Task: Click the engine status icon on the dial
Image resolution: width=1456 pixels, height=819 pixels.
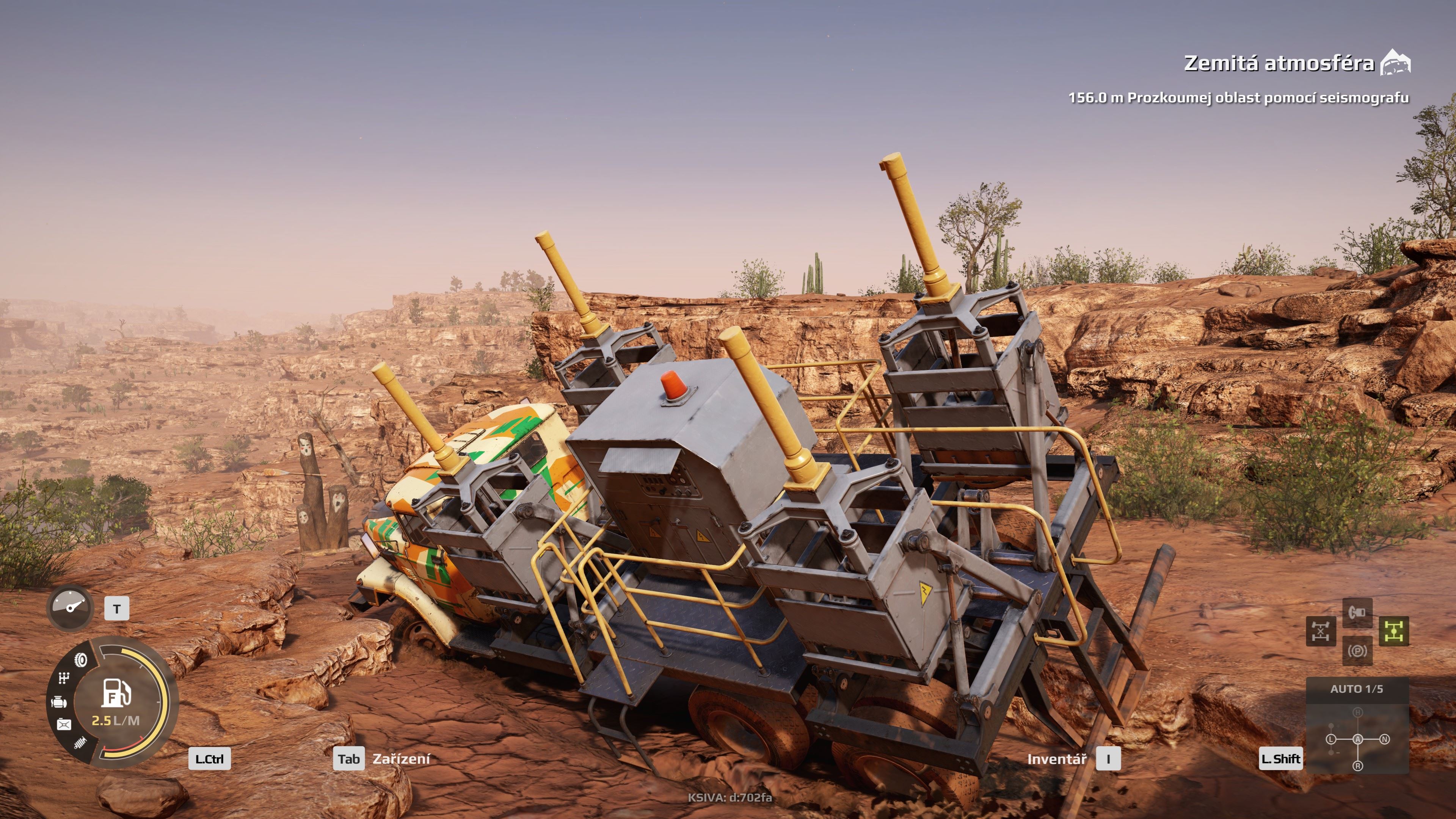Action: 60,703
